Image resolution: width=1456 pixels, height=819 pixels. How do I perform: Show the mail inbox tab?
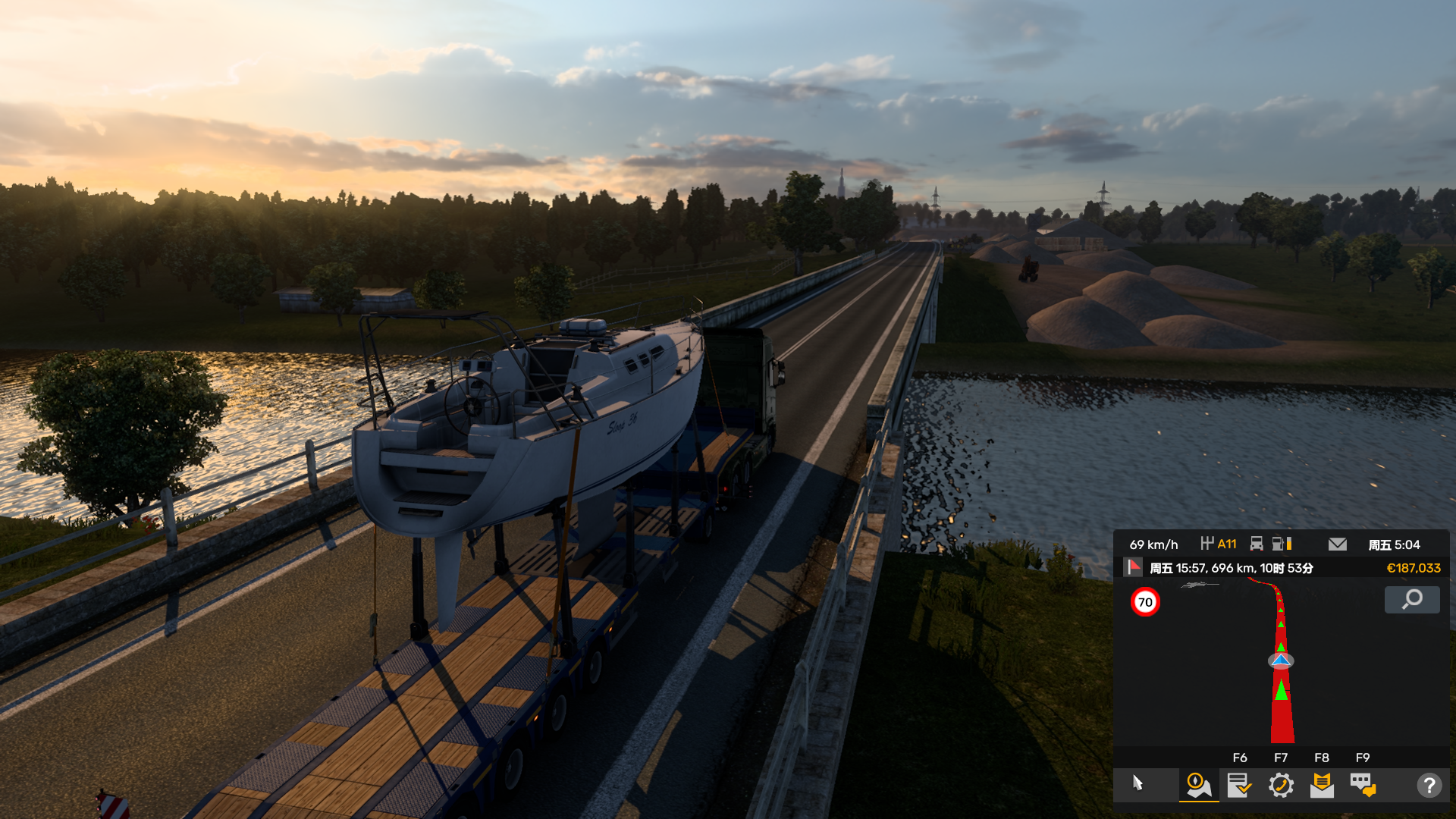tap(1322, 785)
